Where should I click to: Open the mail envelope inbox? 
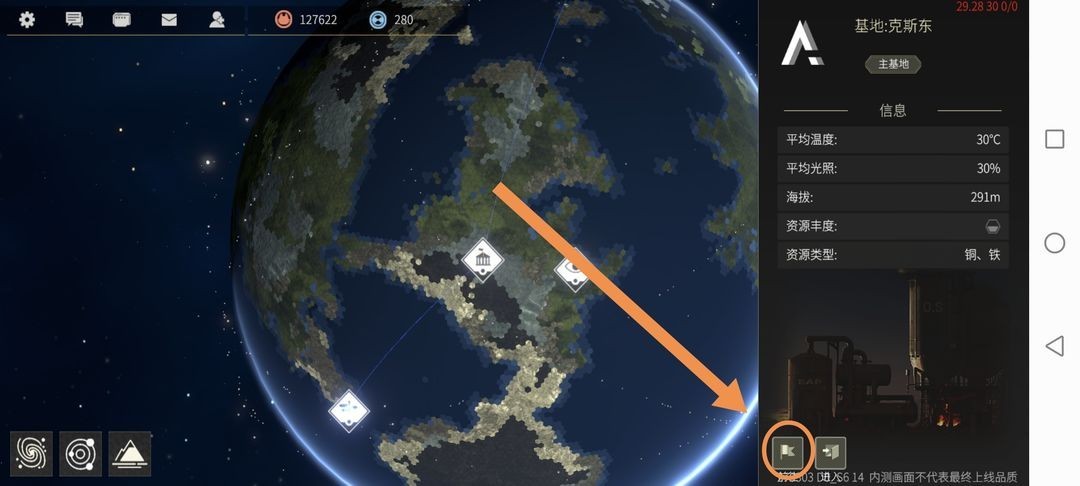169,19
